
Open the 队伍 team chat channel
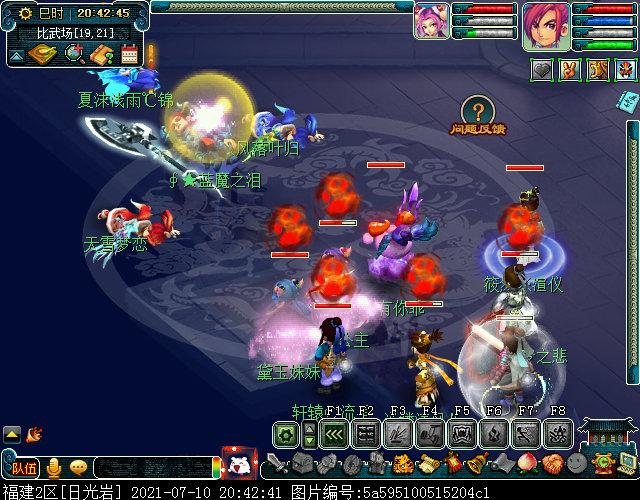[x=24, y=467]
